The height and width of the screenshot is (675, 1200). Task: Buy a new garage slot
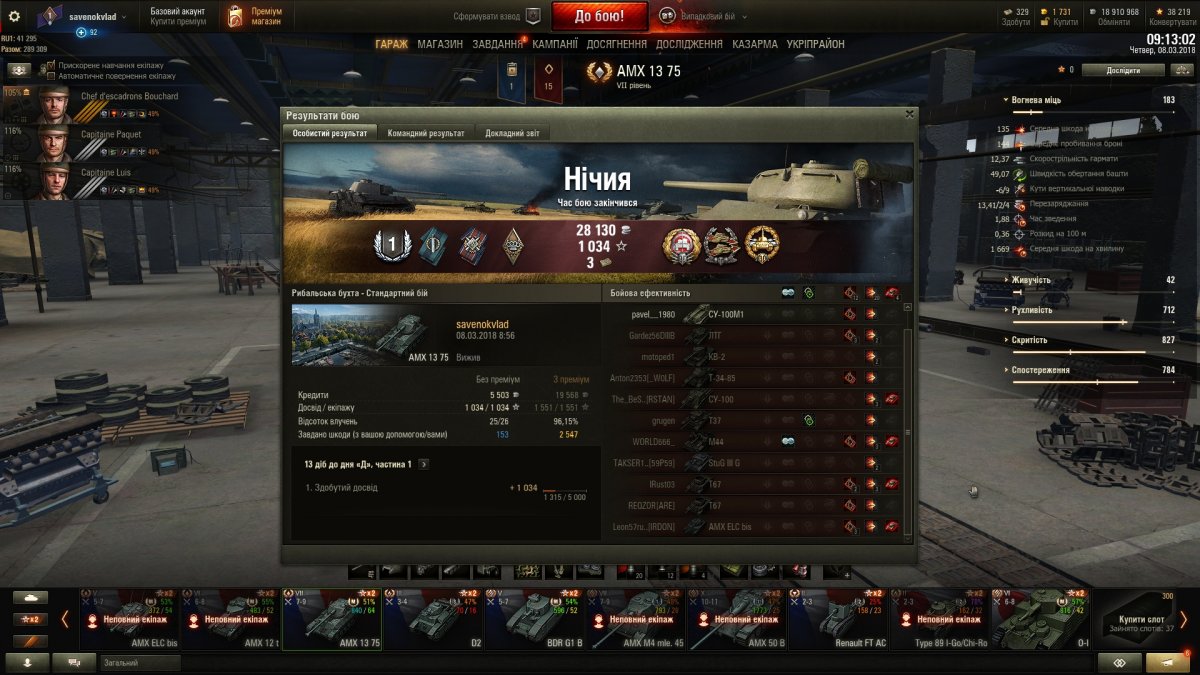tap(1141, 618)
